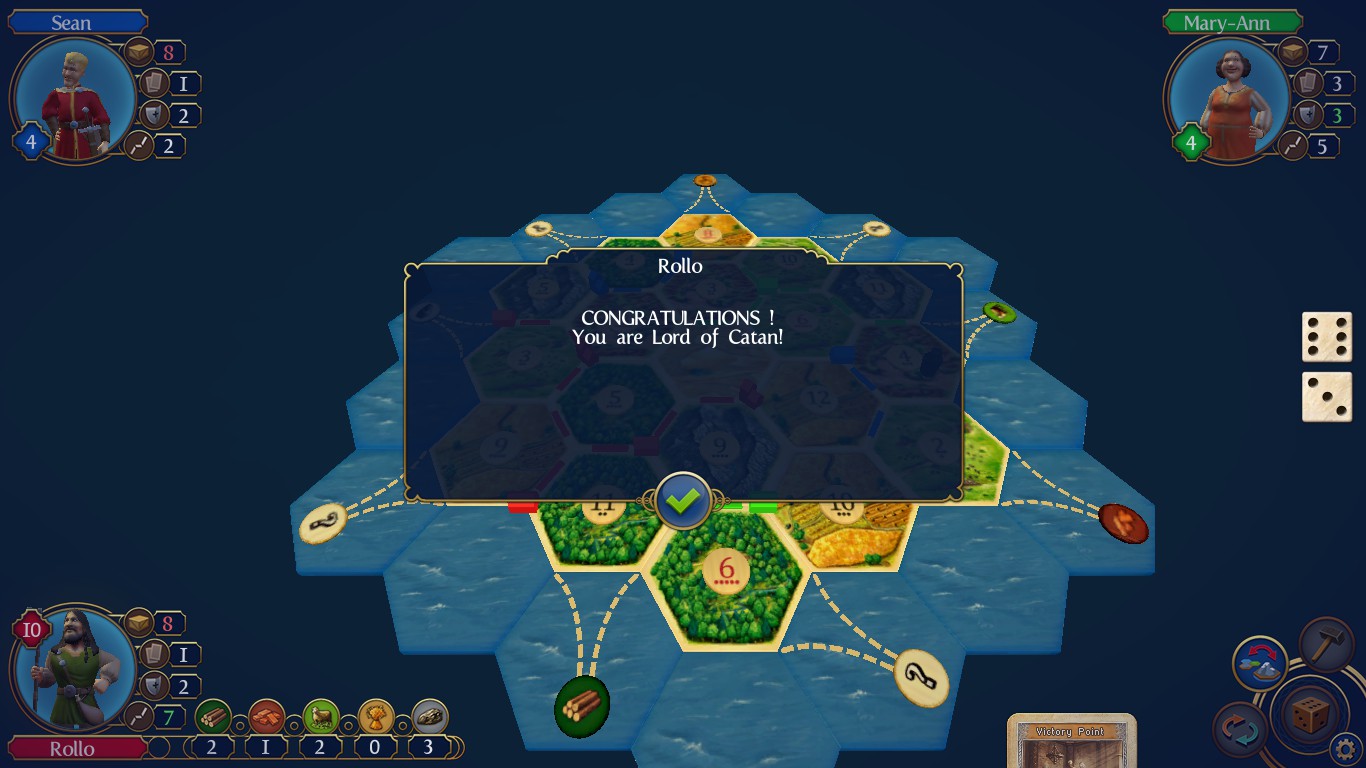The width and height of the screenshot is (1366, 768).
Task: Choose the brick resource icon
Action: [x=267, y=717]
